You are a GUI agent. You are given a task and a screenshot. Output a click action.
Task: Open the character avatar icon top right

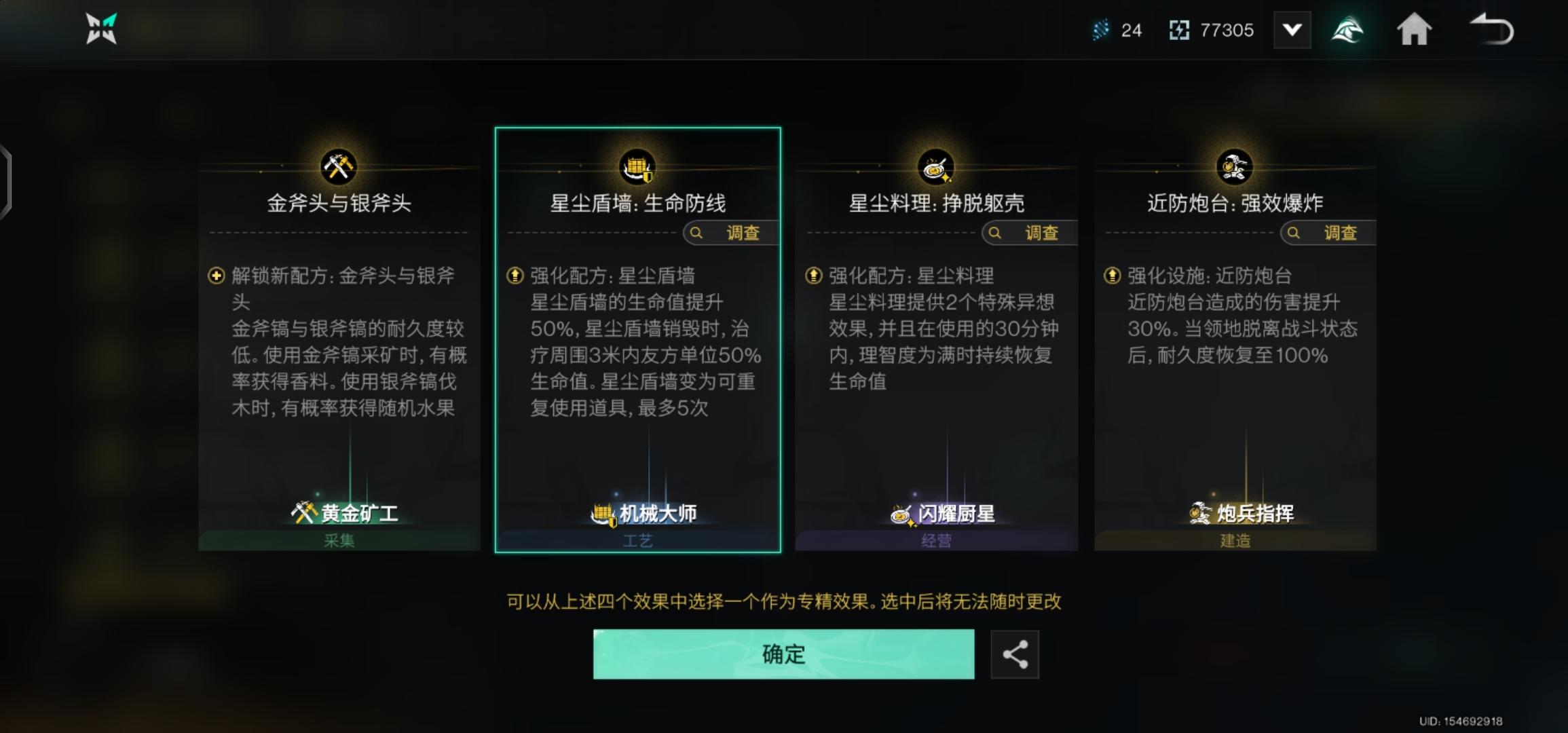click(x=1348, y=29)
